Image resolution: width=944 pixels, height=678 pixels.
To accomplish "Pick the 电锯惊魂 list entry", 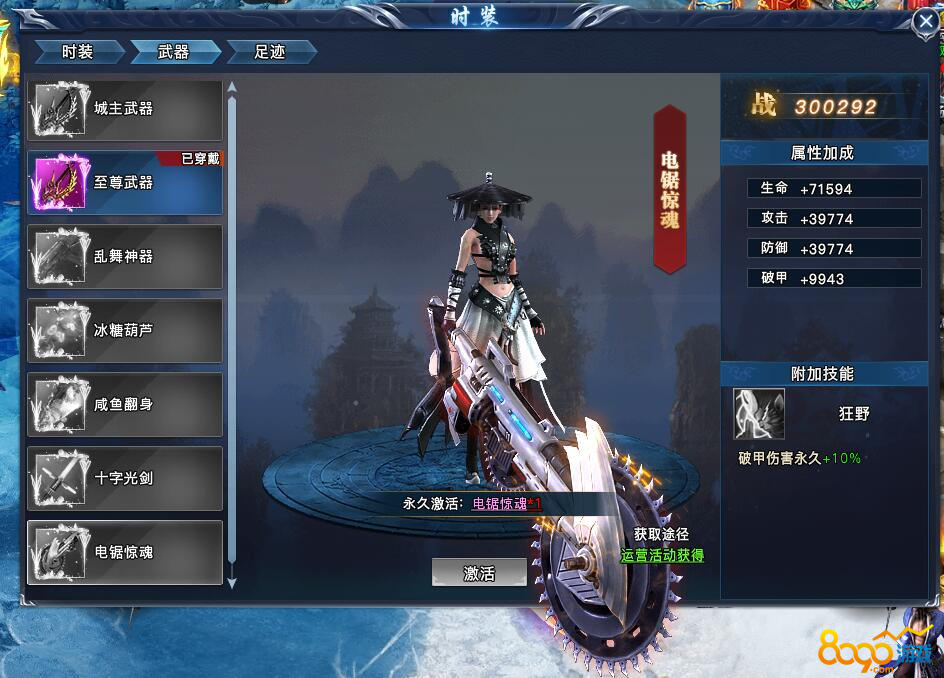I will click(125, 552).
